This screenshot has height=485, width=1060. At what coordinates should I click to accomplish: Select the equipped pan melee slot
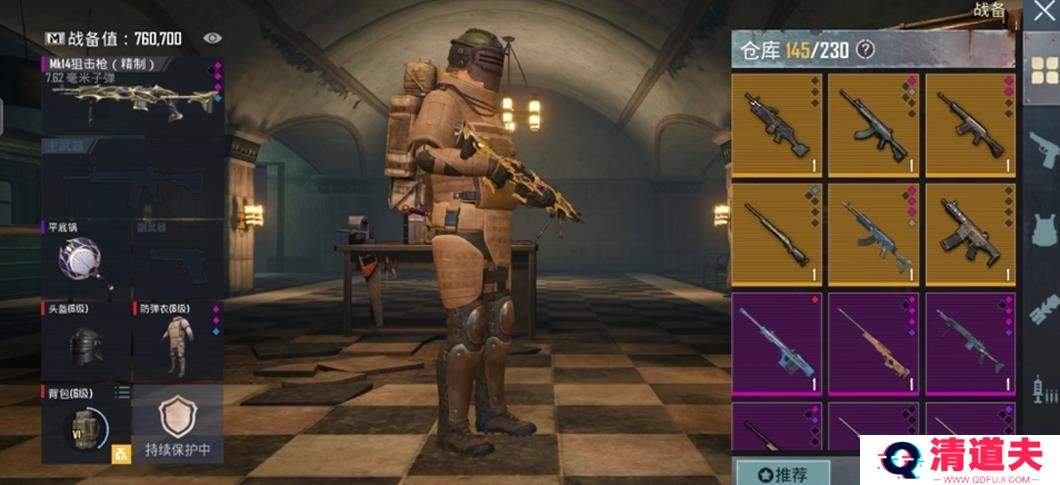click(84, 258)
